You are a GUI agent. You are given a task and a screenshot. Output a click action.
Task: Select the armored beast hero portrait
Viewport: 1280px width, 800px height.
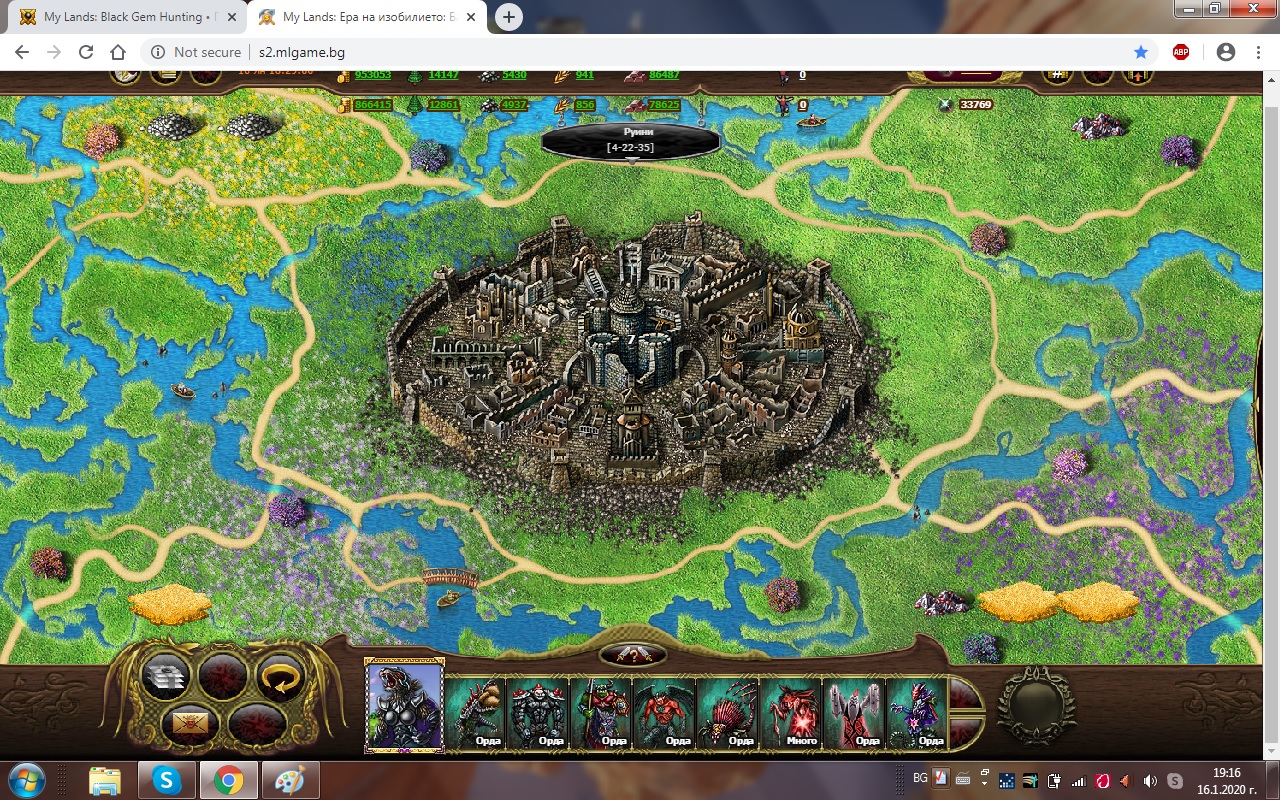coord(405,706)
